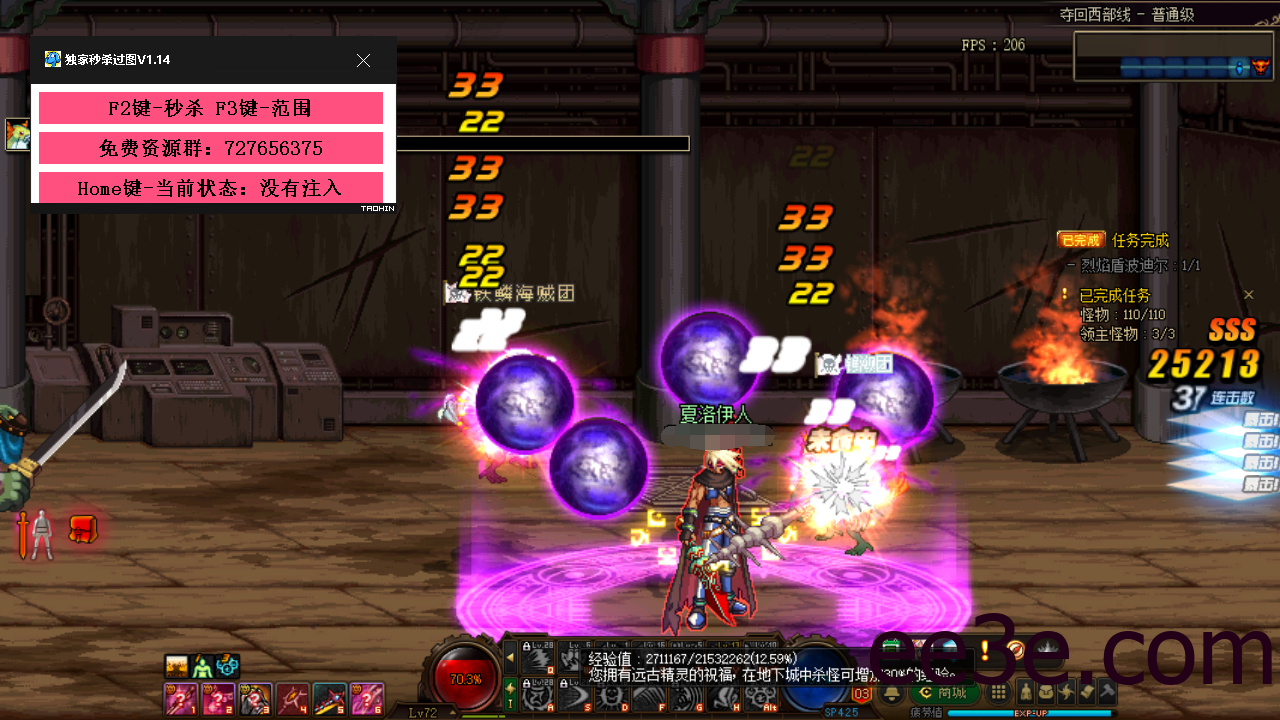Use the item in quick slot 2
This screenshot has height=720, width=1280.
tap(217, 697)
